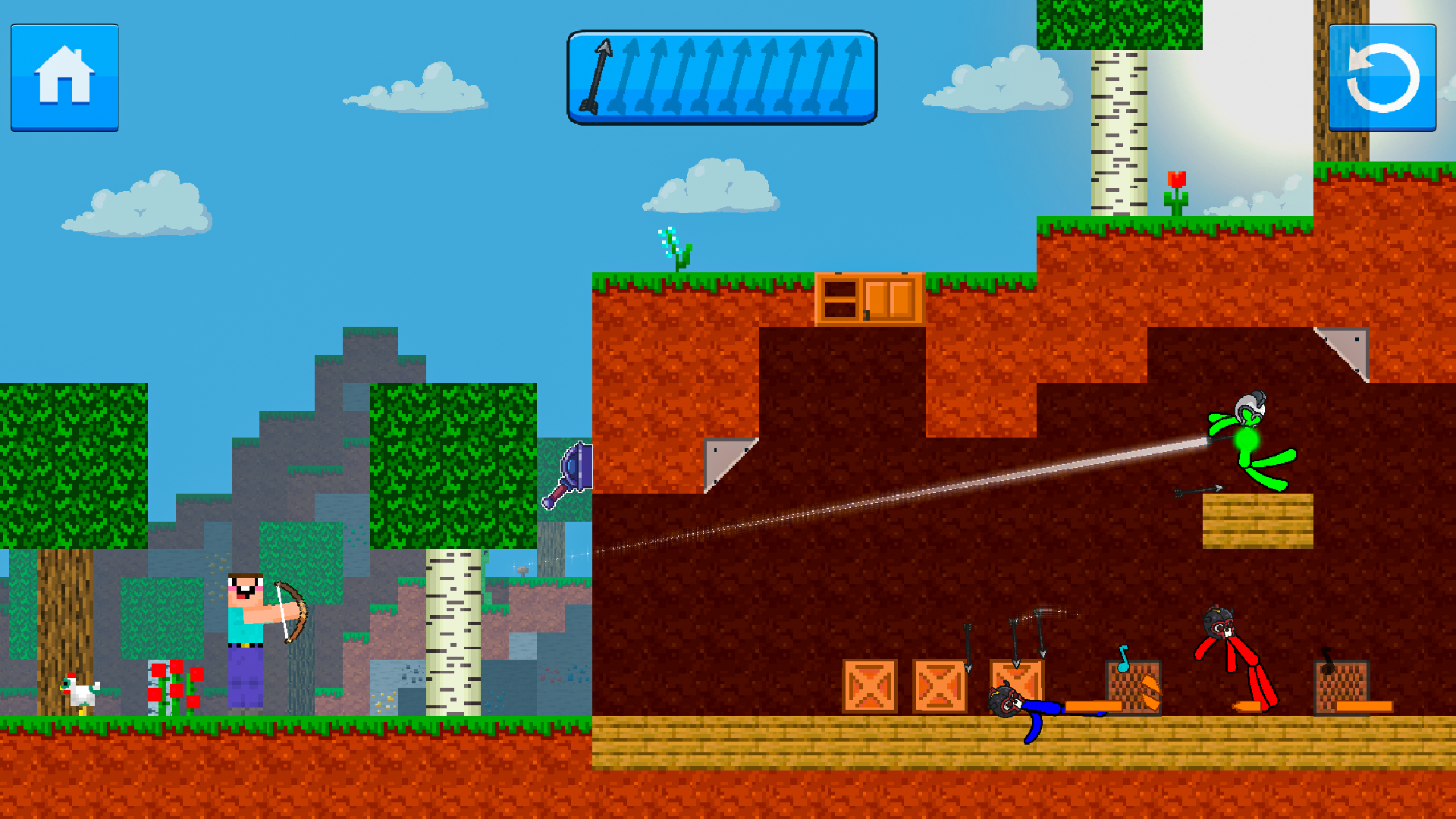This screenshot has width=1456, height=819.
Task: Select the white chicken on the grass
Action: click(x=80, y=690)
